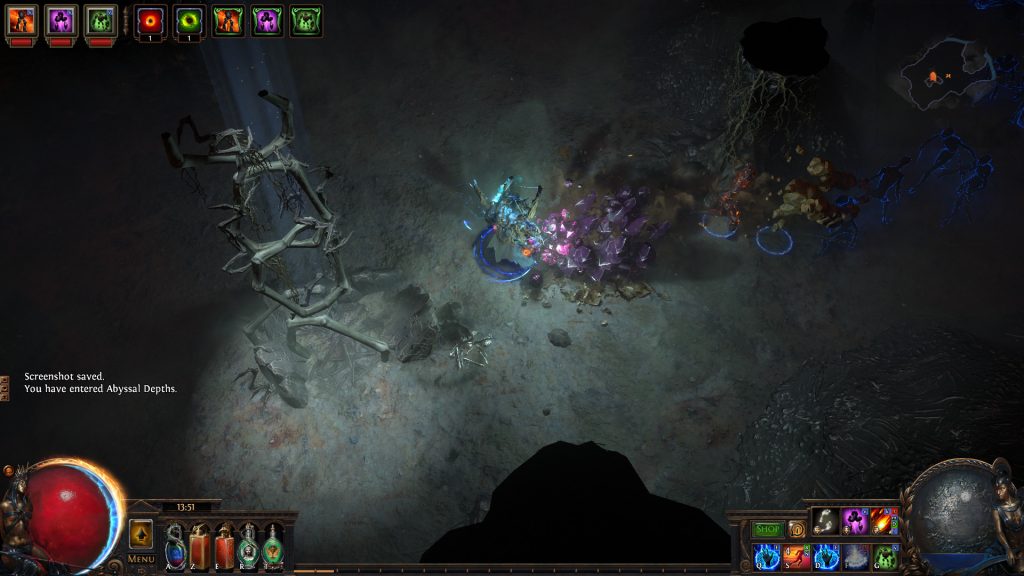Screen dimensions: 1024x576
Task: Select the white cloud skill on F
Action: click(856, 556)
